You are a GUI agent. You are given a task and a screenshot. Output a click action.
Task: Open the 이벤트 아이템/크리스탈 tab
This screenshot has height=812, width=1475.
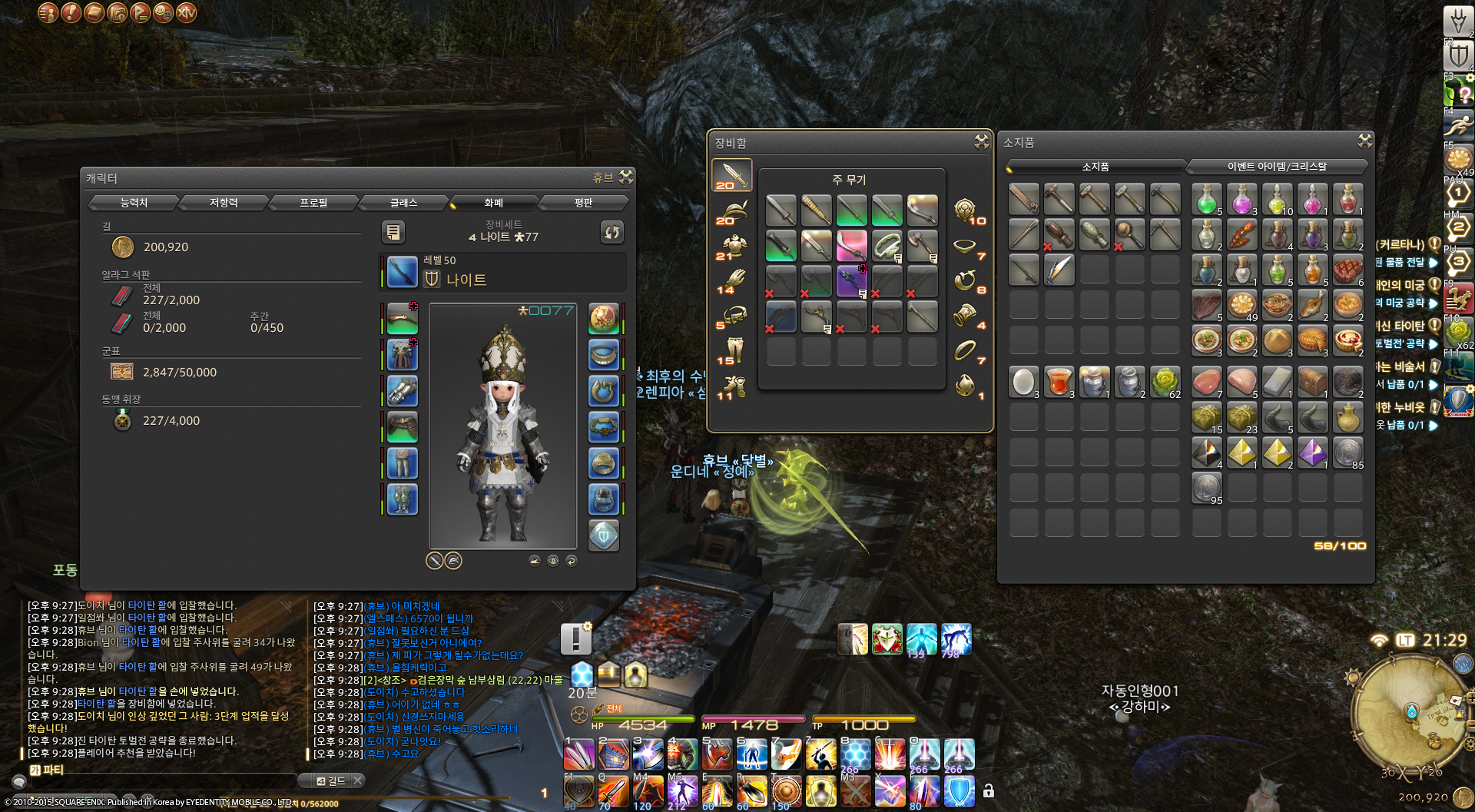tap(1277, 167)
